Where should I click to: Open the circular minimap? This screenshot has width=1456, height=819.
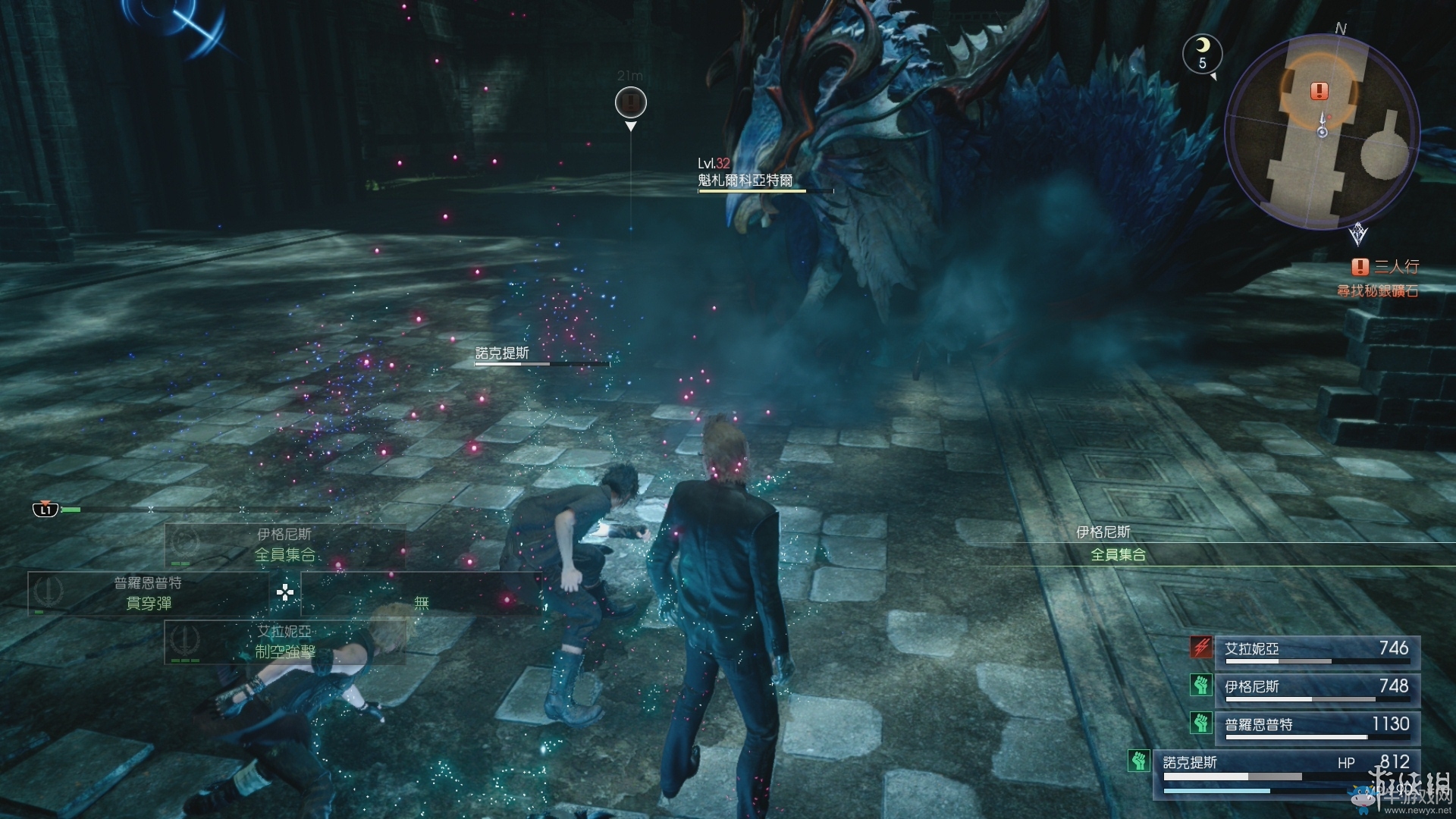coord(1322,133)
